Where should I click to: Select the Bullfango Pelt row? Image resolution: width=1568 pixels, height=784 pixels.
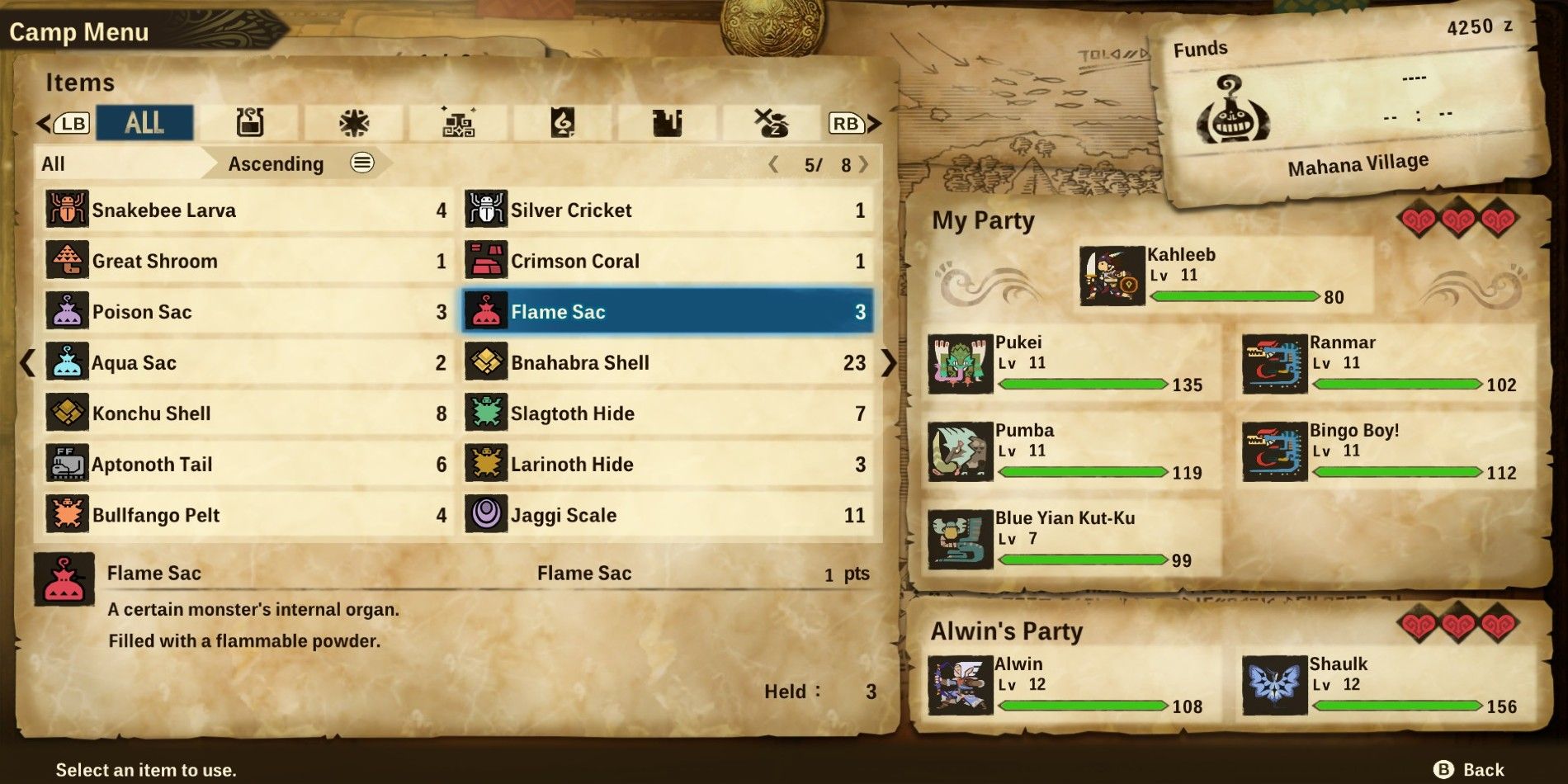[247, 516]
